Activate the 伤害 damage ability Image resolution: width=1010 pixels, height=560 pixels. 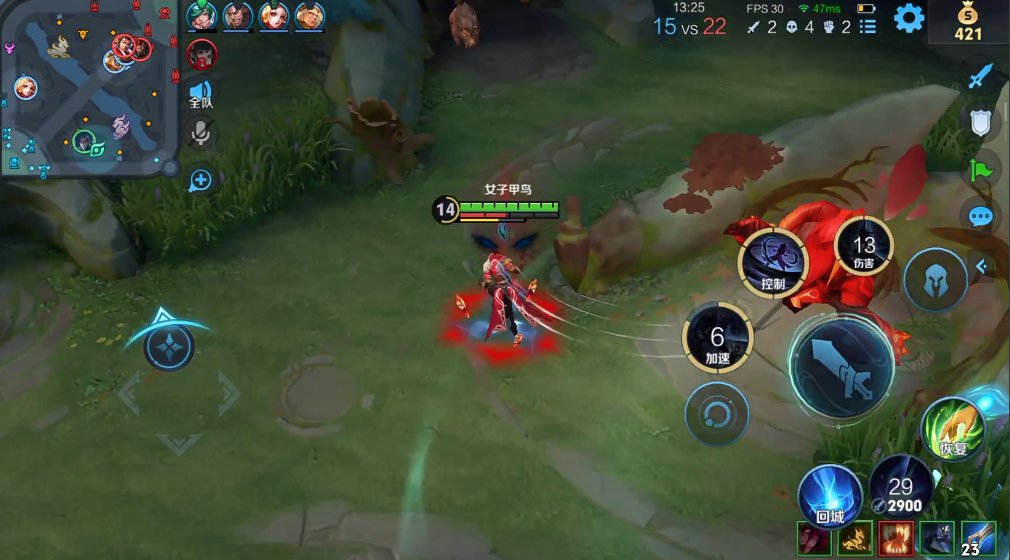(863, 248)
